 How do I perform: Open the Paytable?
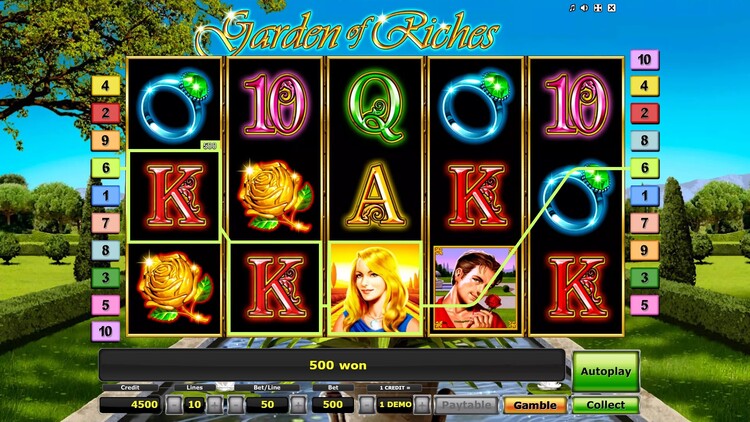pyautogui.click(x=465, y=405)
